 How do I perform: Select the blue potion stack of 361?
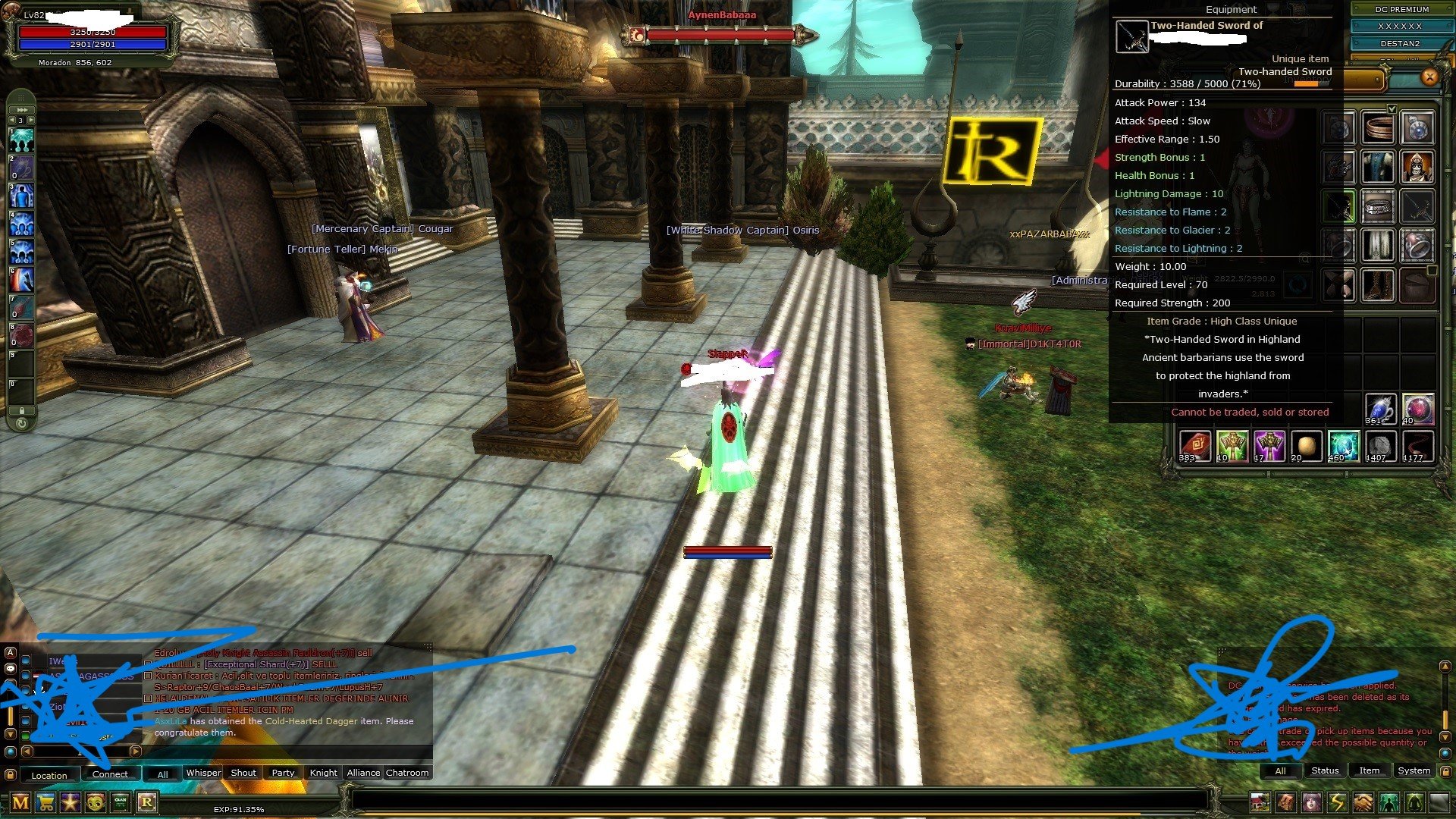point(1379,409)
